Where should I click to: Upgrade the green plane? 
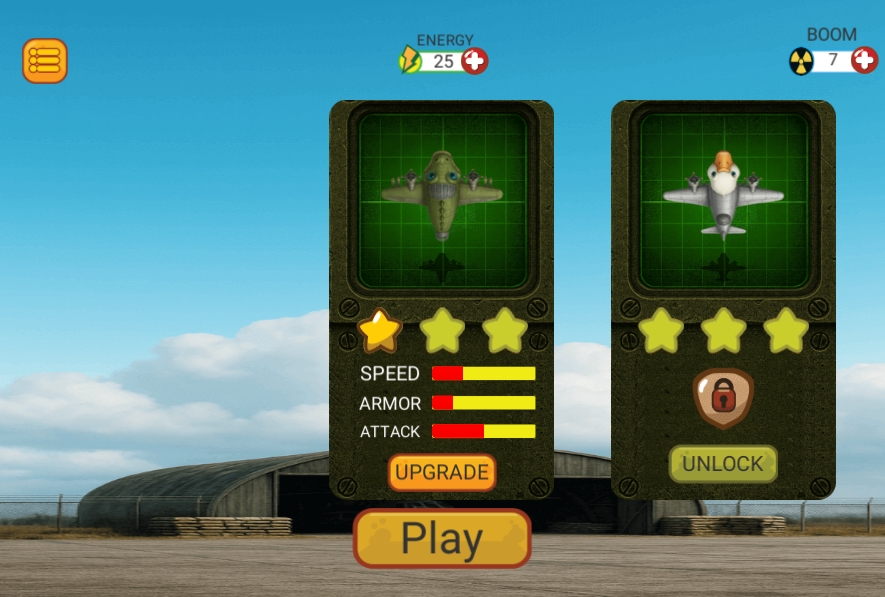[x=442, y=472]
